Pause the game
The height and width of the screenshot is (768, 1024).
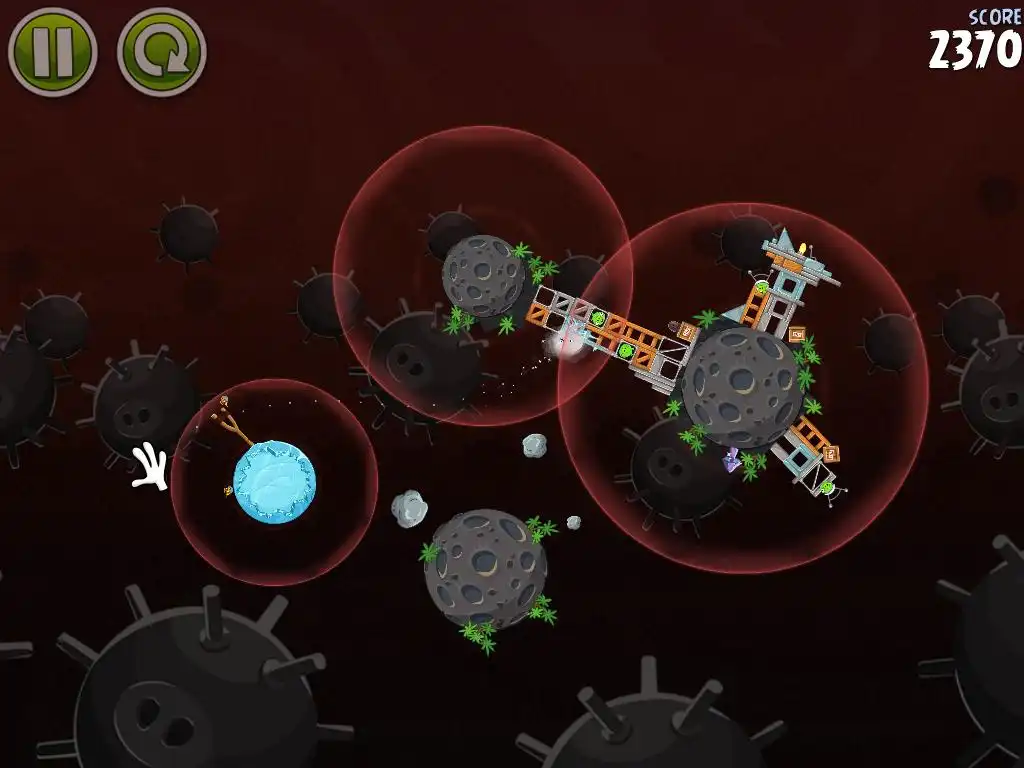click(x=52, y=52)
